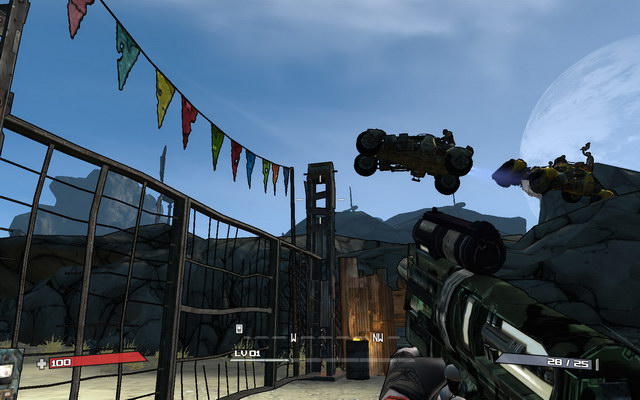Image resolution: width=640 pixels, height=400 pixels.
Task: Select the NW heading on the compass
Action: [378, 338]
